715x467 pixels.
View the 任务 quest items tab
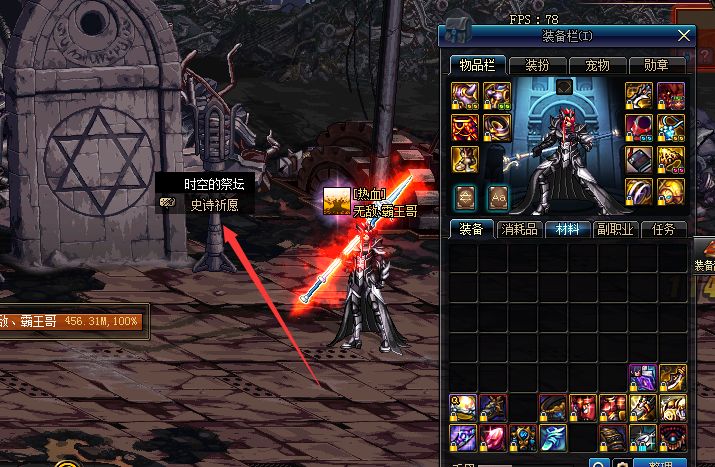click(663, 229)
